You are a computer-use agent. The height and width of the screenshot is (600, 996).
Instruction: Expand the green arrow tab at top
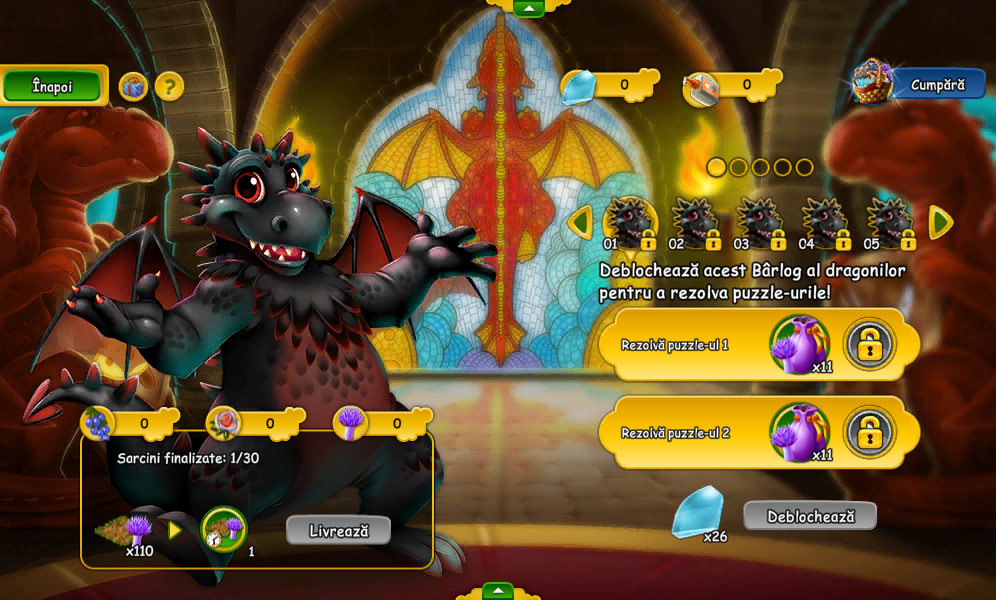click(x=528, y=8)
